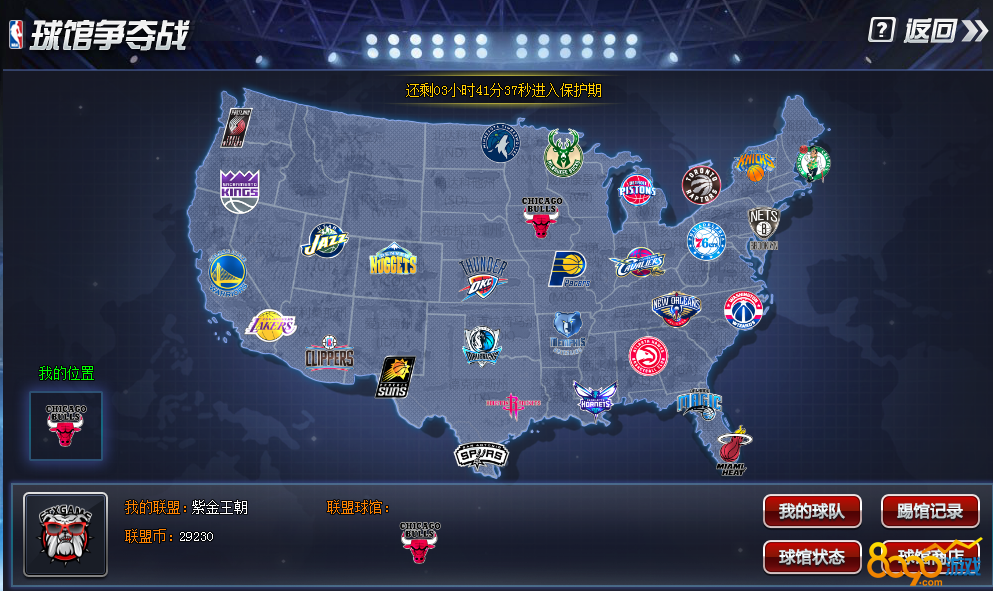Select the Phoenix Suns arena
The height and width of the screenshot is (591, 993).
pyautogui.click(x=395, y=377)
